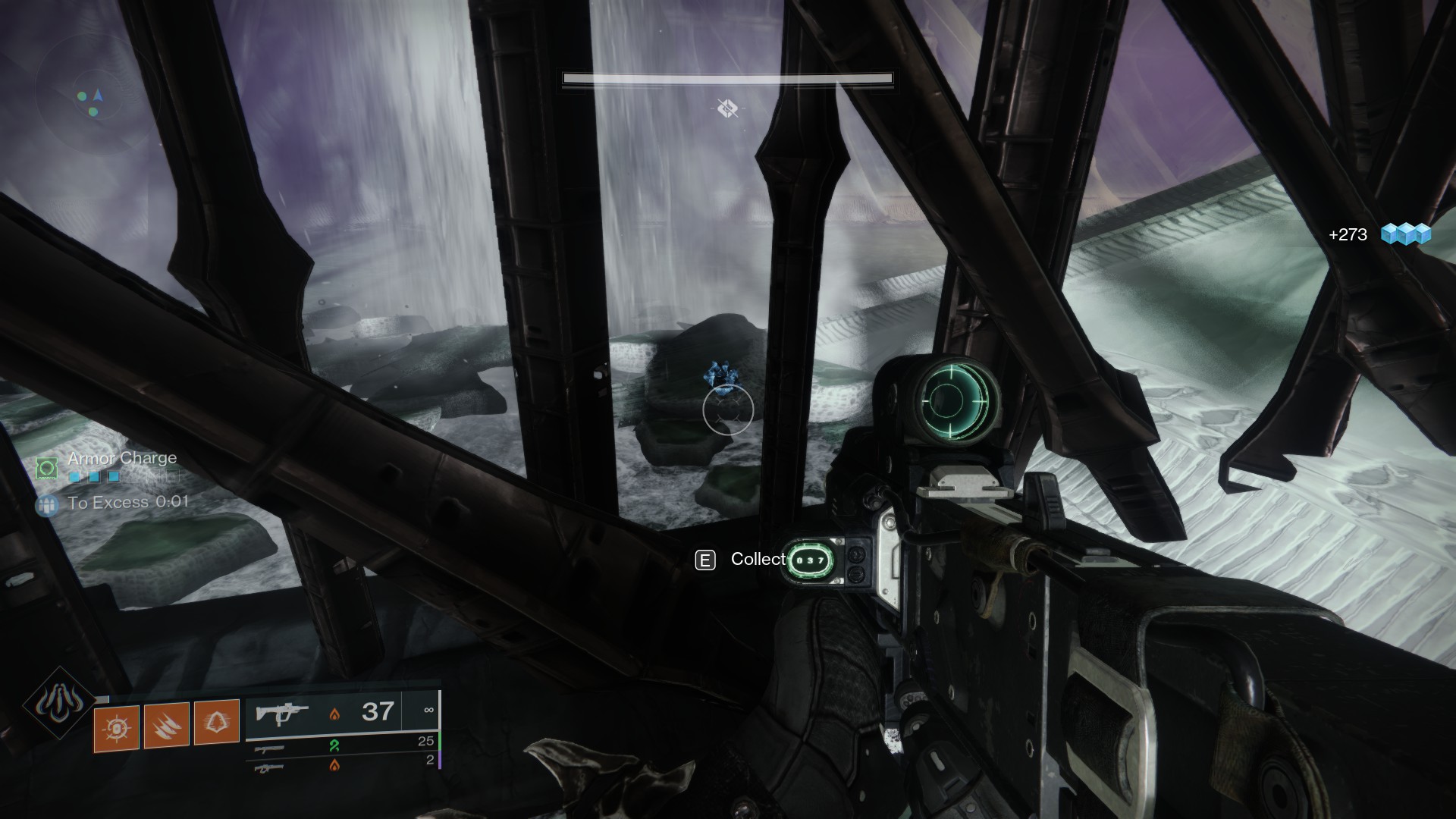This screenshot has height=819, width=1456.
Task: Click the green Armor Charge icon
Action: (x=47, y=467)
